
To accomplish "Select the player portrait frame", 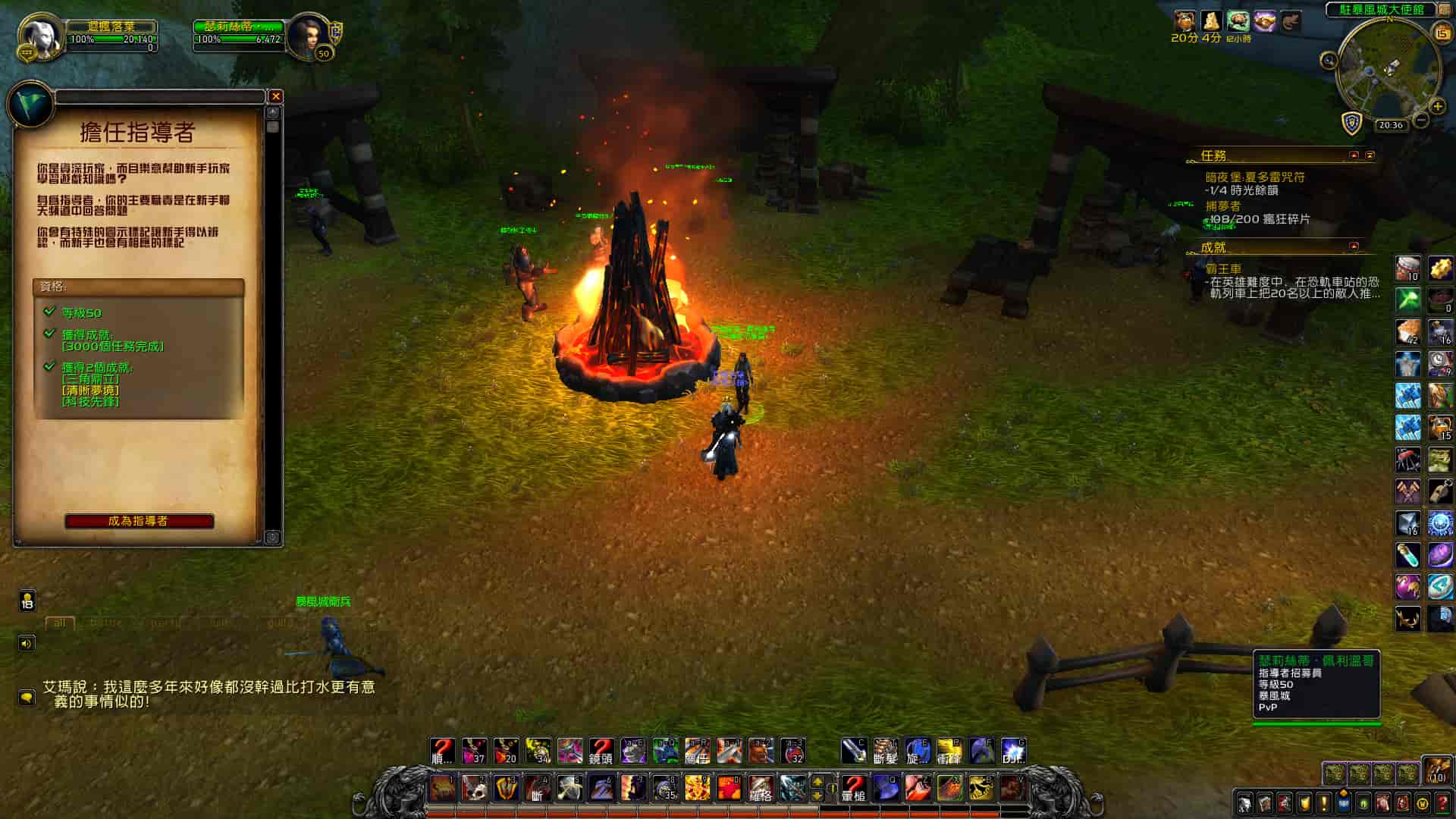I will point(39,34).
